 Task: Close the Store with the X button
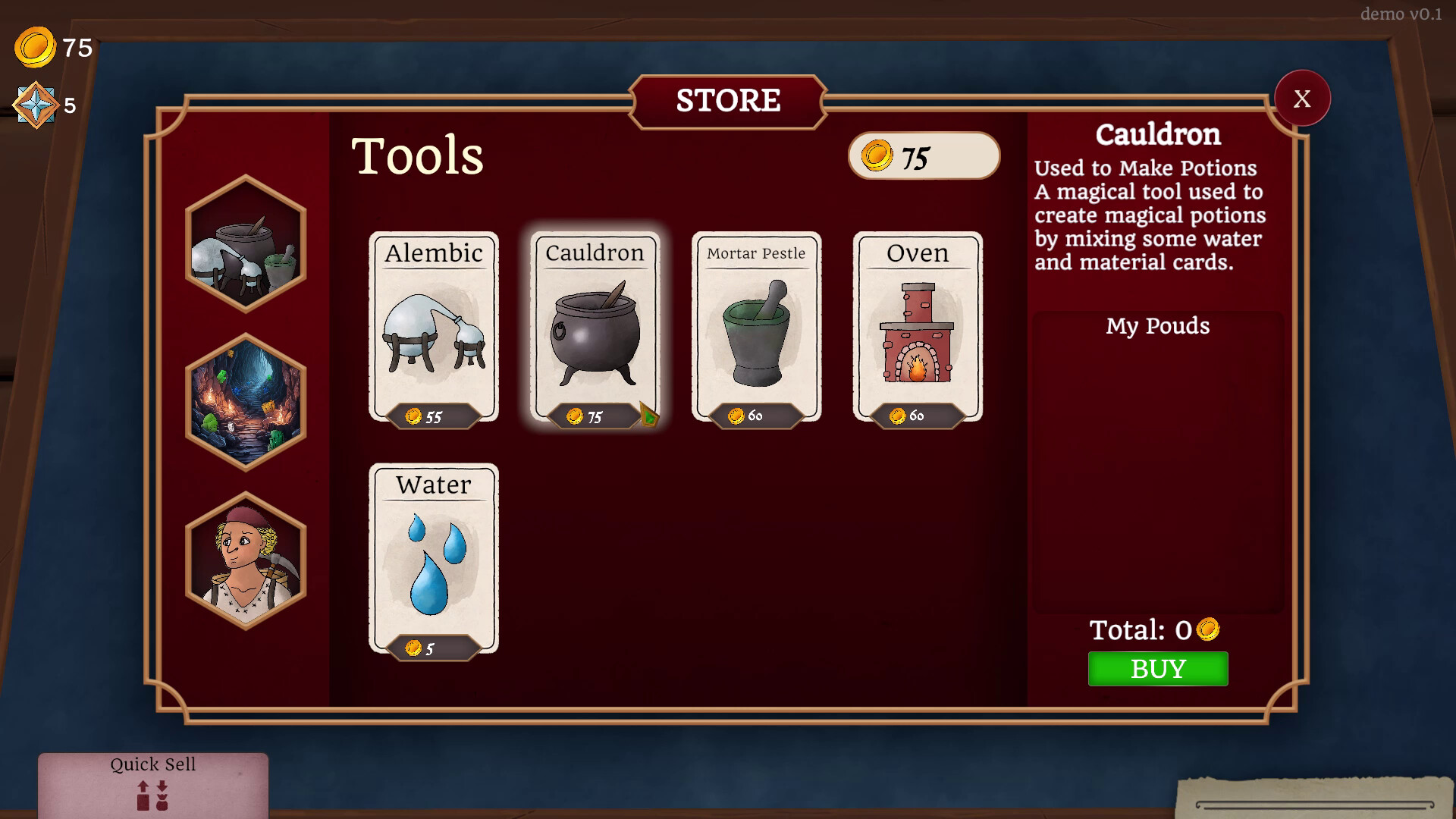coord(1302,98)
